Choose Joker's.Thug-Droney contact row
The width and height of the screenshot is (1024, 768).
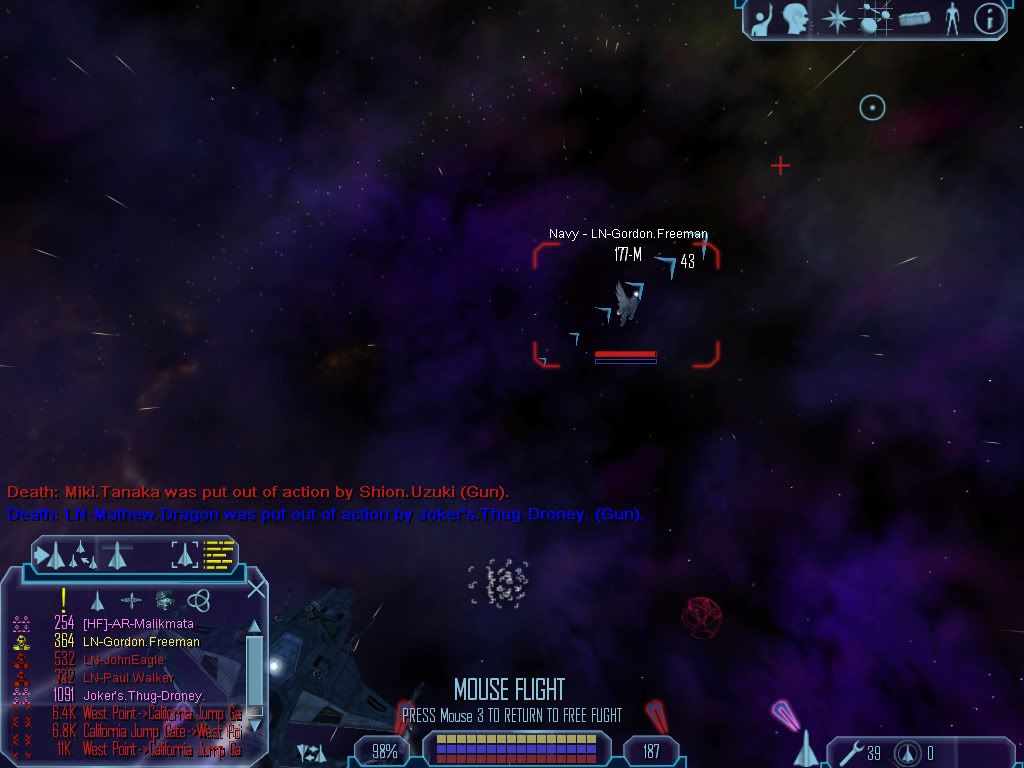(144, 696)
